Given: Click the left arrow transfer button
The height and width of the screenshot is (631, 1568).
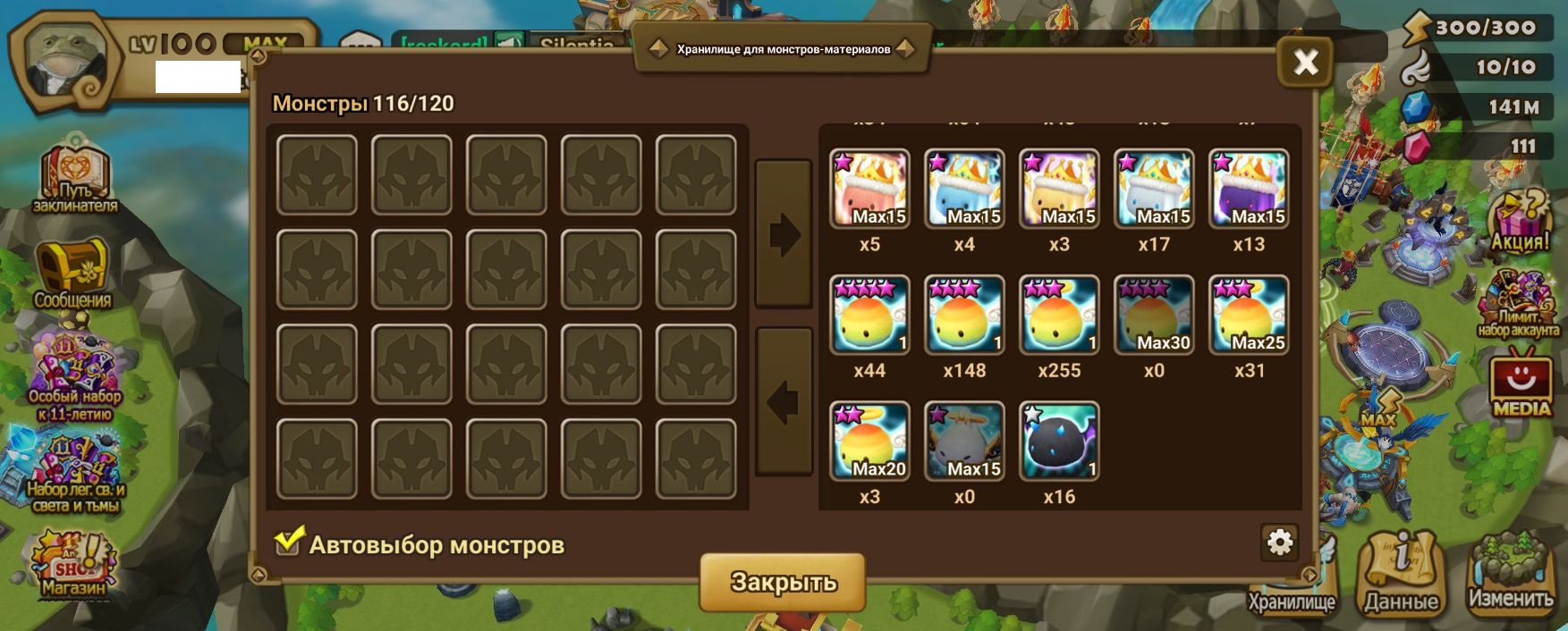Looking at the screenshot, I should 784,402.
